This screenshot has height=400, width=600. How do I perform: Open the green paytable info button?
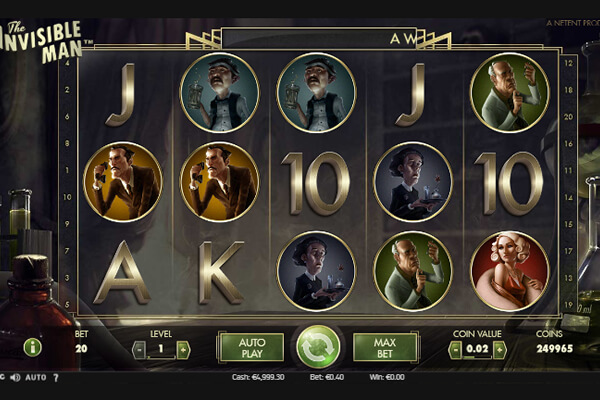tap(32, 347)
